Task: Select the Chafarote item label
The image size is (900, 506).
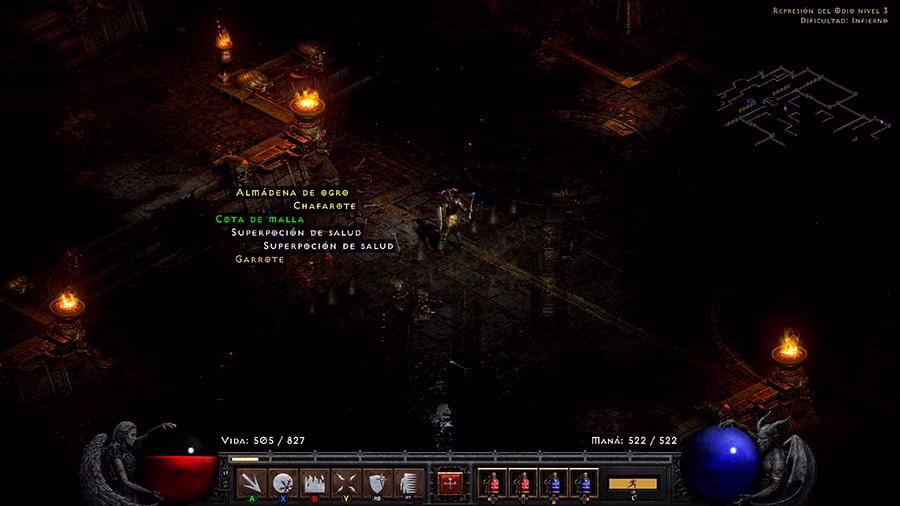Action: (324, 206)
